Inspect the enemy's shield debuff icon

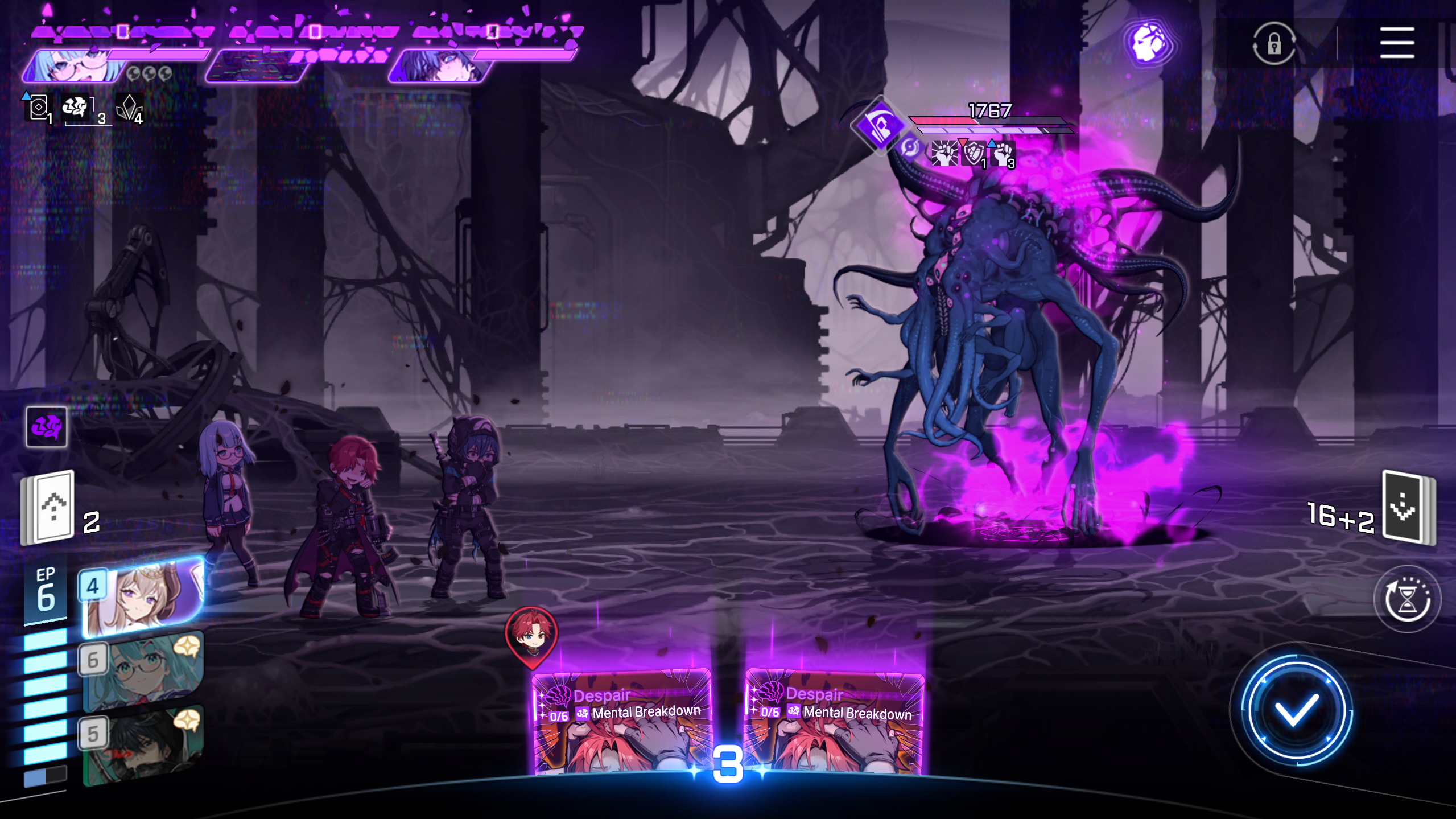coord(973,154)
